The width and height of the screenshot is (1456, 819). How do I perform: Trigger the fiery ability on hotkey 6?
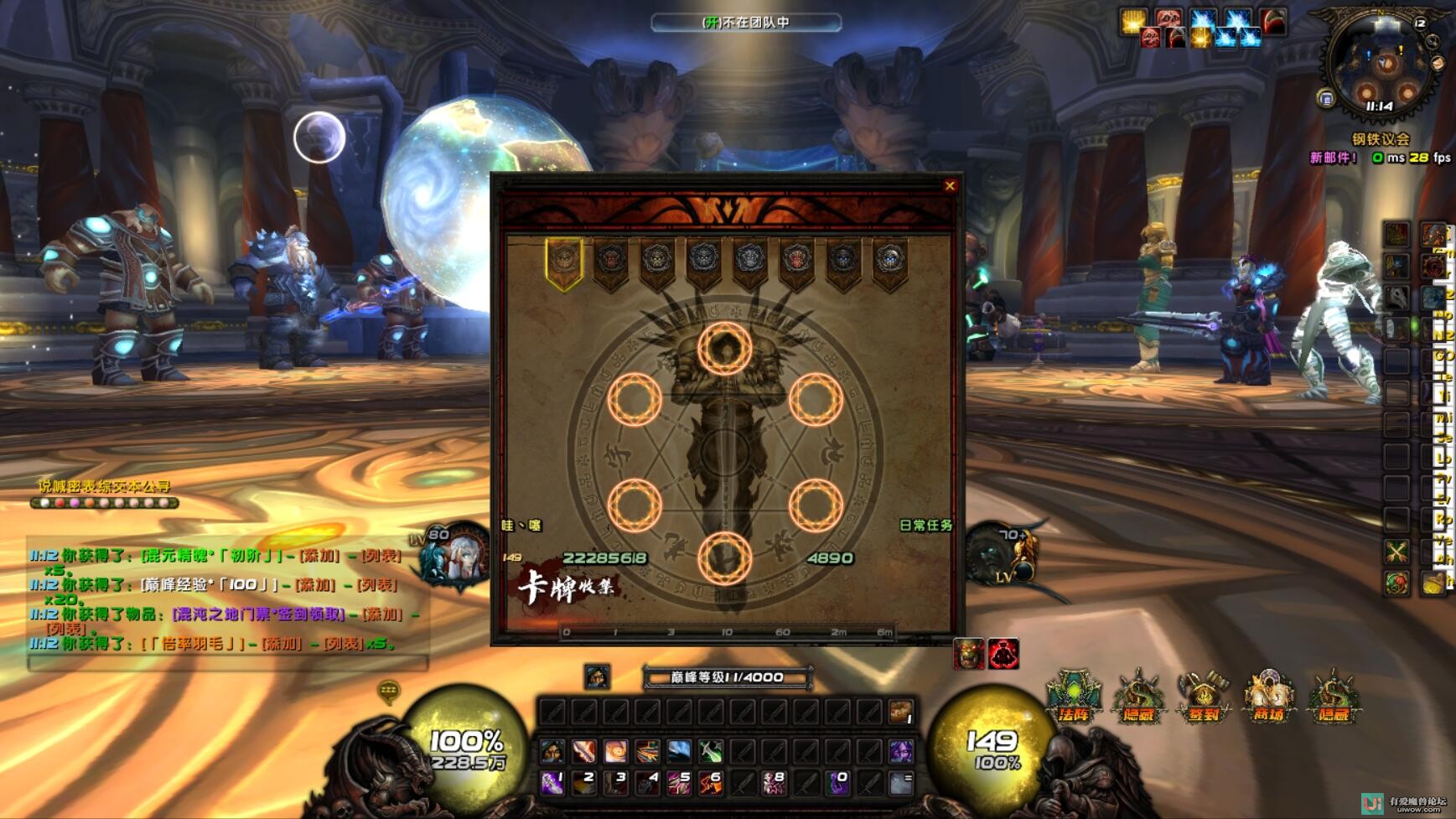click(710, 783)
